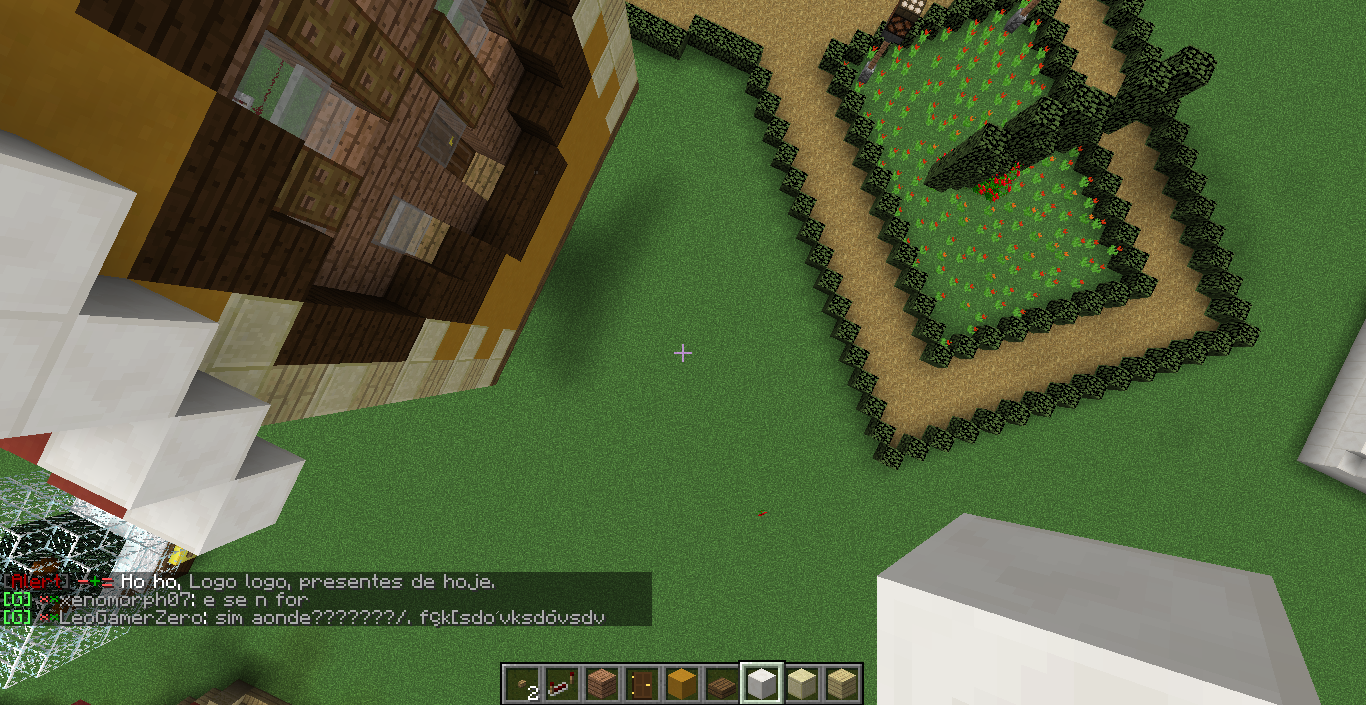The width and height of the screenshot is (1366, 705).
Task: Select the light birch planks slot
Action: point(840,684)
